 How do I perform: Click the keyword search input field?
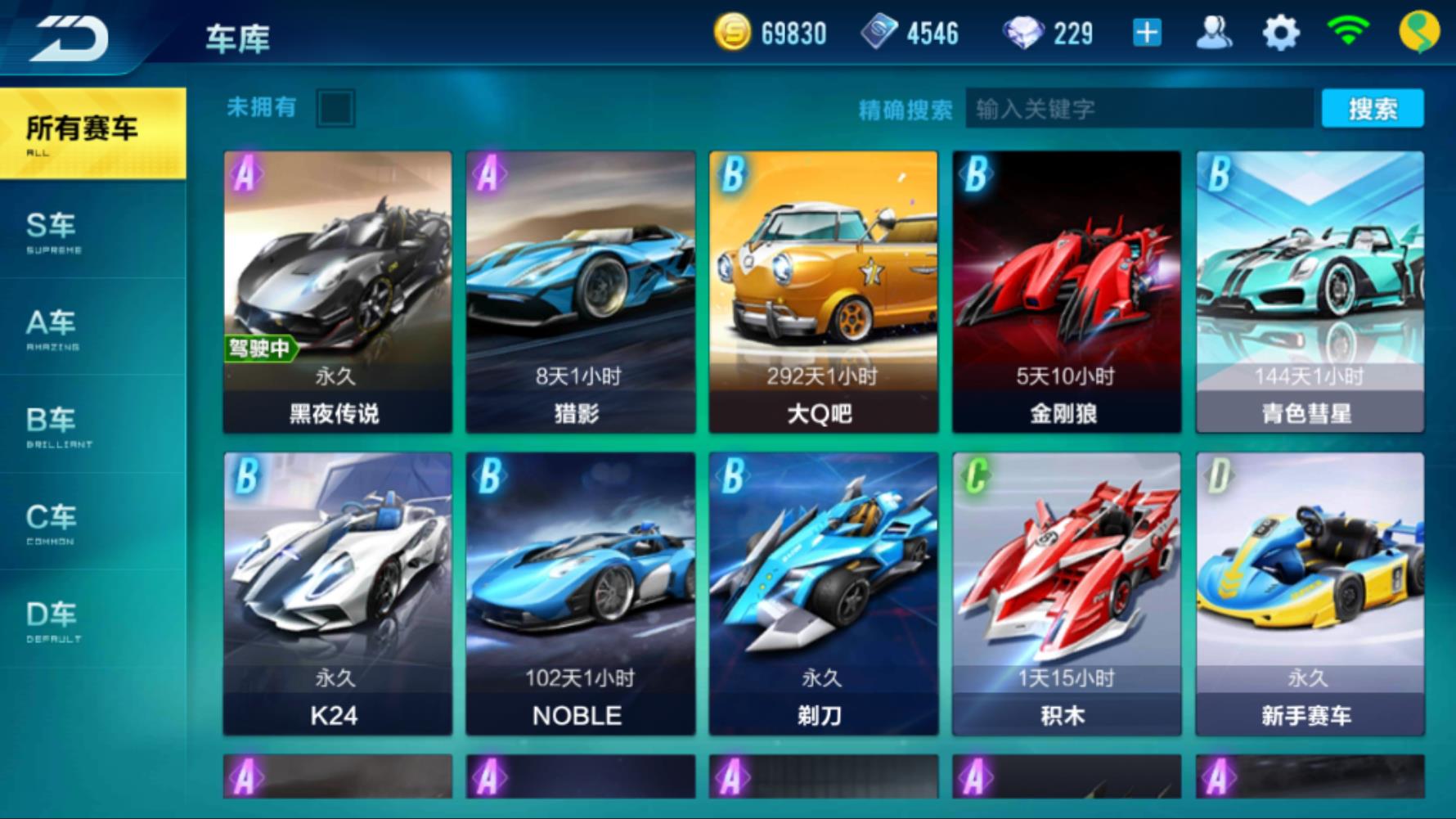pyautogui.click(x=1139, y=109)
